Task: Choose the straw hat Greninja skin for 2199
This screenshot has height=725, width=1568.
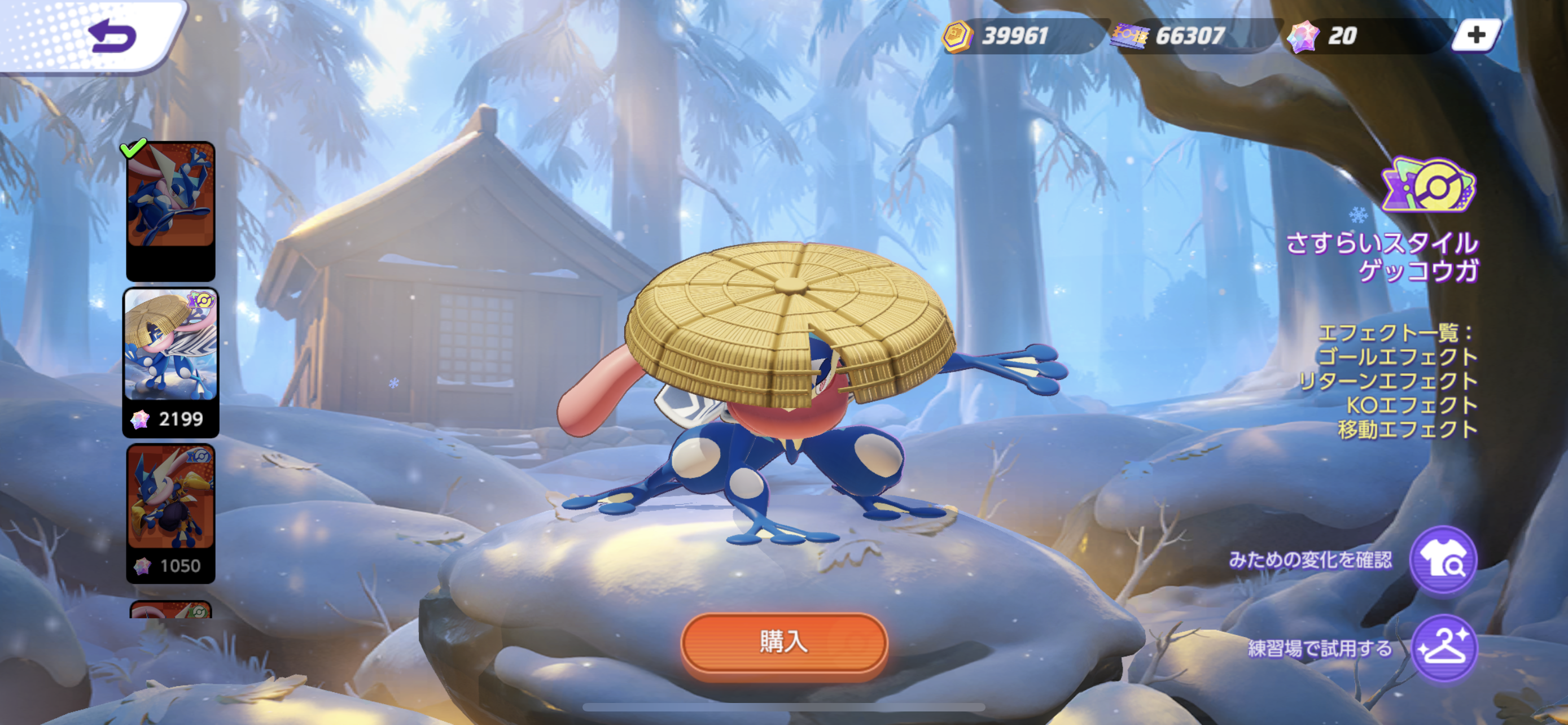Action: 170,362
